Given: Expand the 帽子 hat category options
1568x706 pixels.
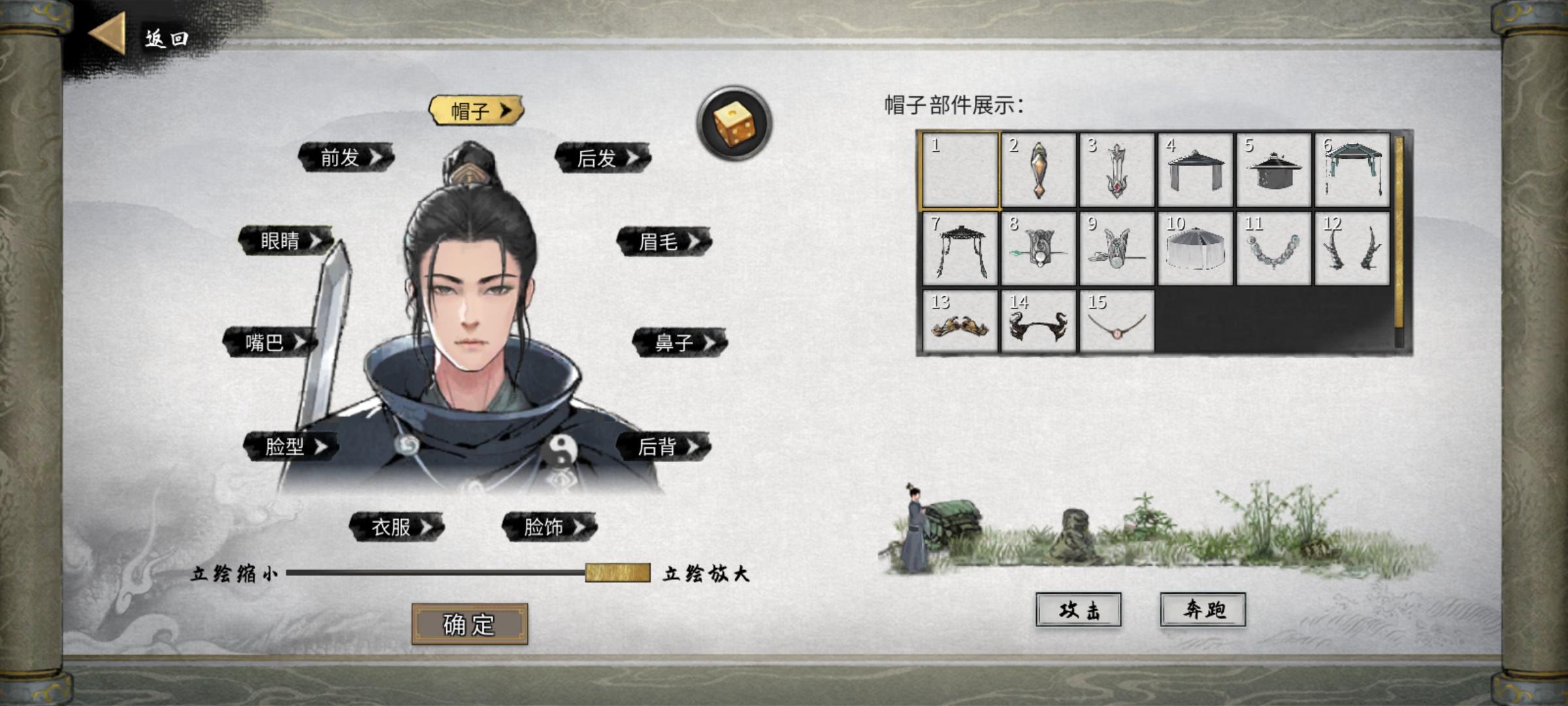Looking at the screenshot, I should click(477, 110).
